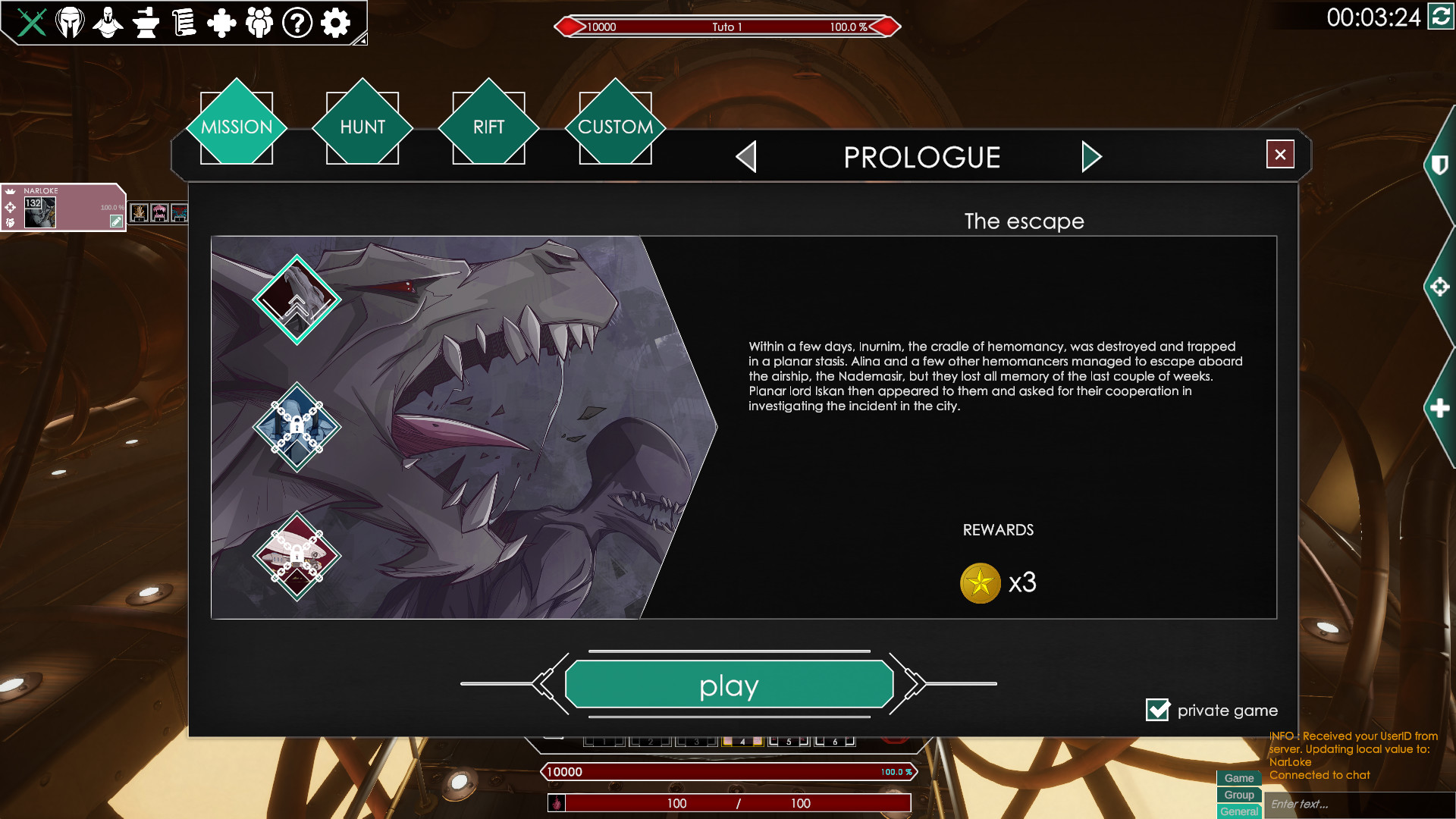The image size is (1456, 819).
Task: Click the pencil edit icon on NarLoke's panel
Action: point(116,221)
